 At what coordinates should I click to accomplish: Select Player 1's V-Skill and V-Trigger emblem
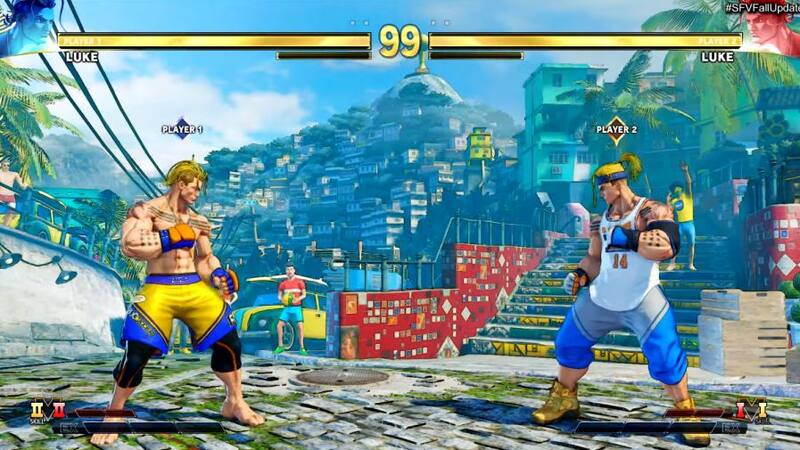47,410
